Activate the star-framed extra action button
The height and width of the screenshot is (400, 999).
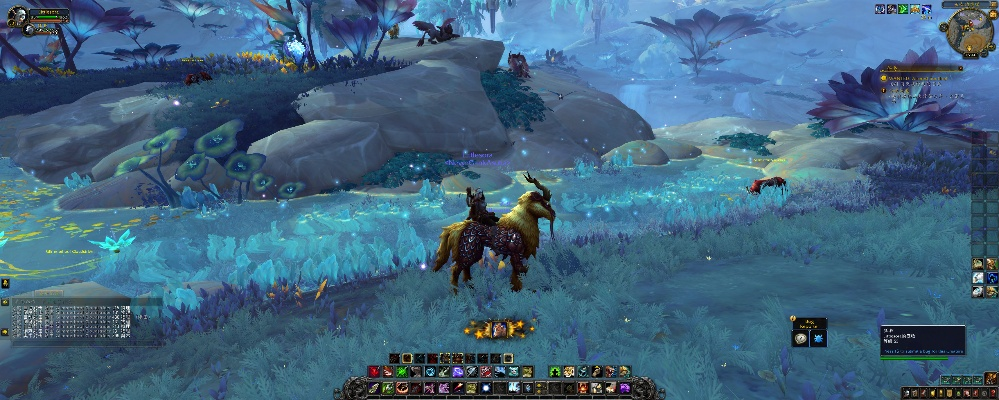[x=497, y=329]
